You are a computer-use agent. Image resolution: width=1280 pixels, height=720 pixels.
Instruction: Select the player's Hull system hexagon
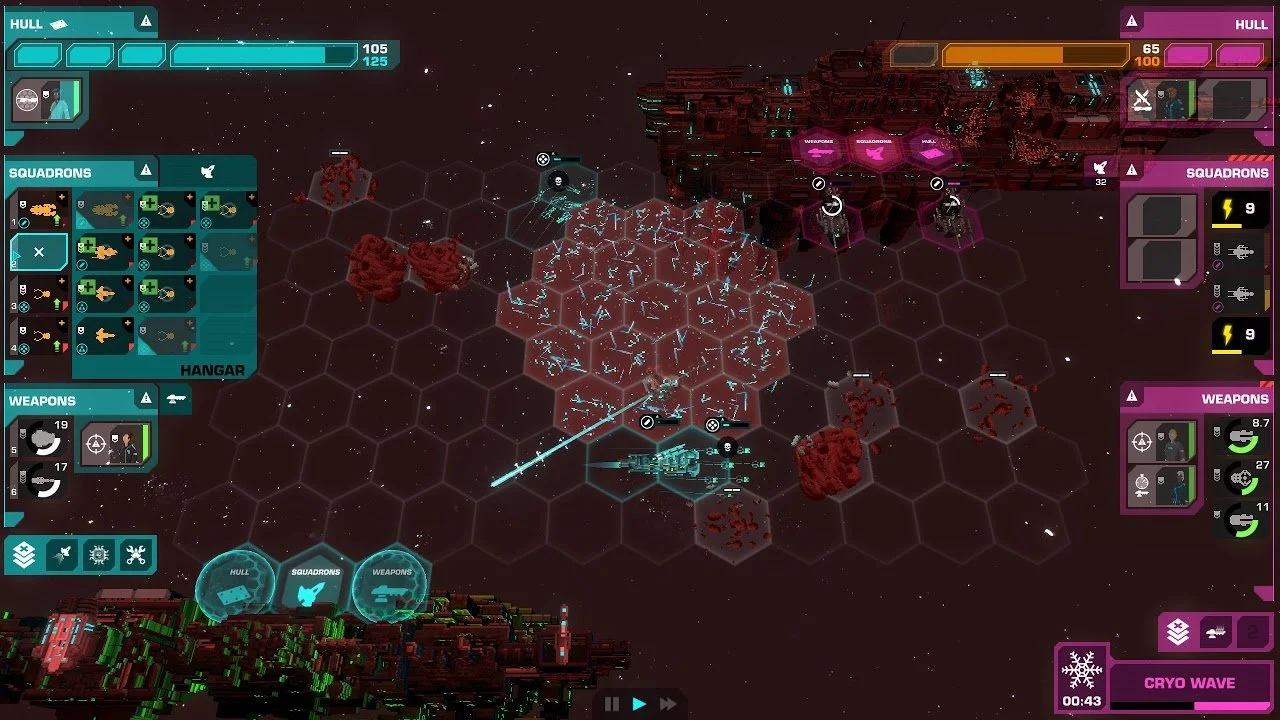[238, 584]
